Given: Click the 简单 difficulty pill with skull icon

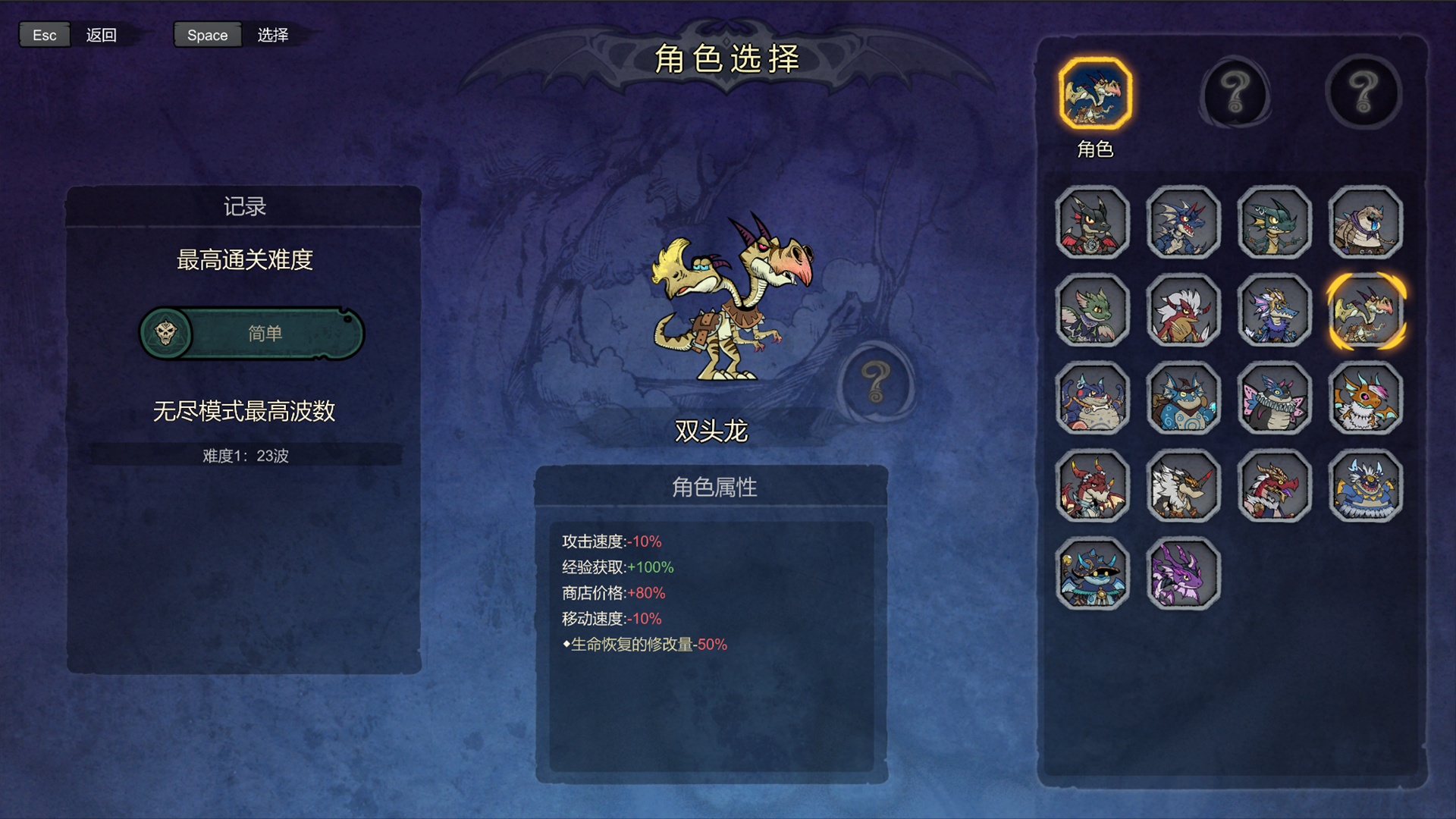Looking at the screenshot, I should click(x=251, y=333).
